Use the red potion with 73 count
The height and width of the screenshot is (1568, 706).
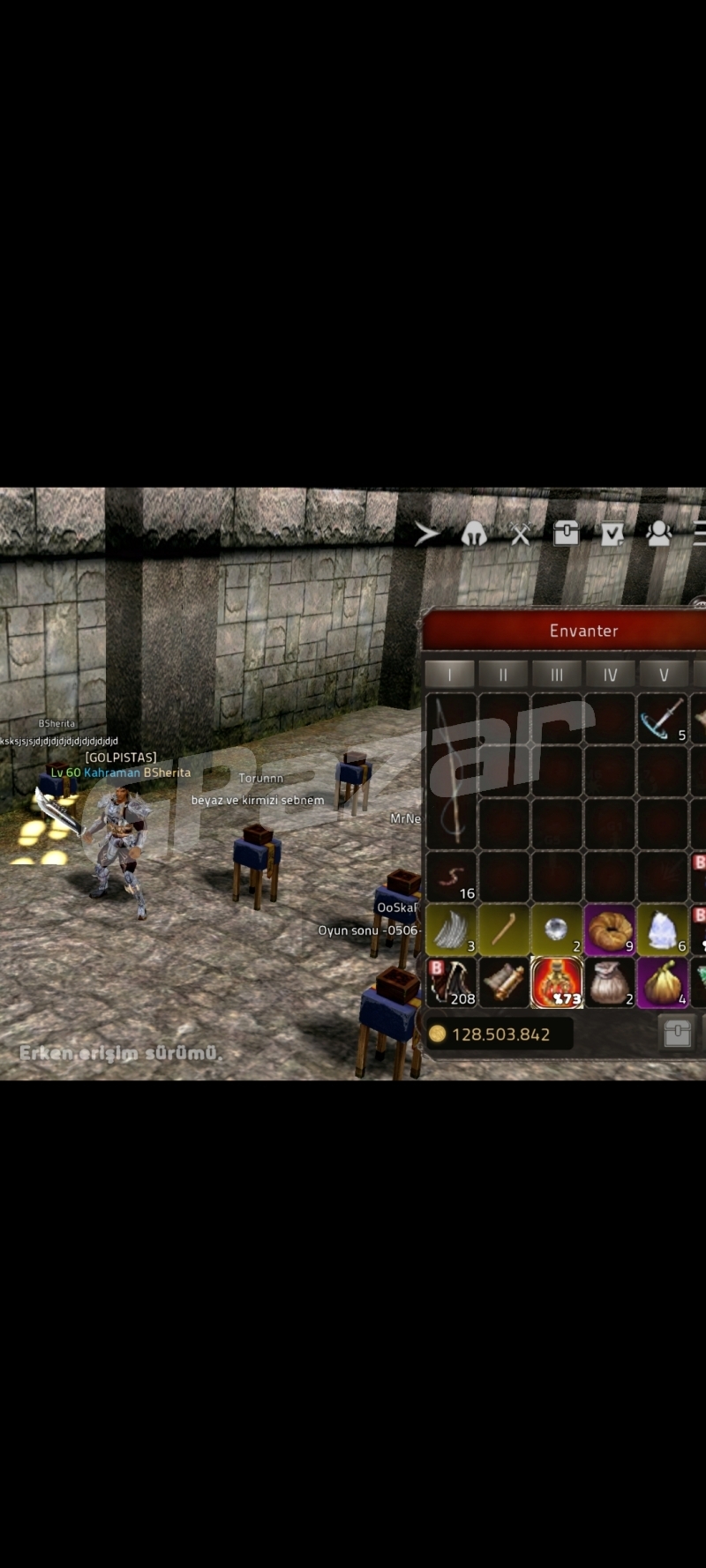[x=557, y=982]
